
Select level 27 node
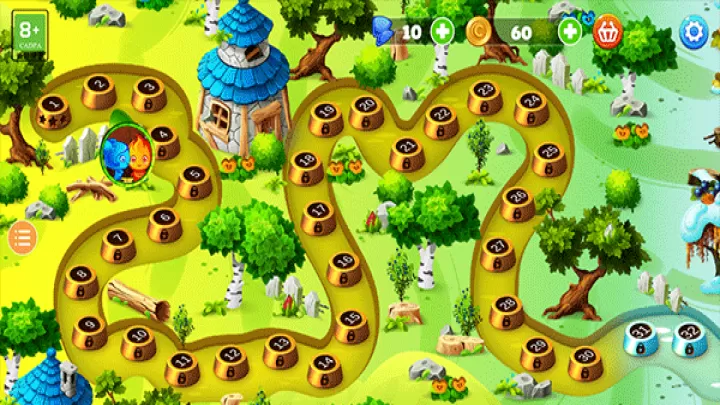point(497,254)
